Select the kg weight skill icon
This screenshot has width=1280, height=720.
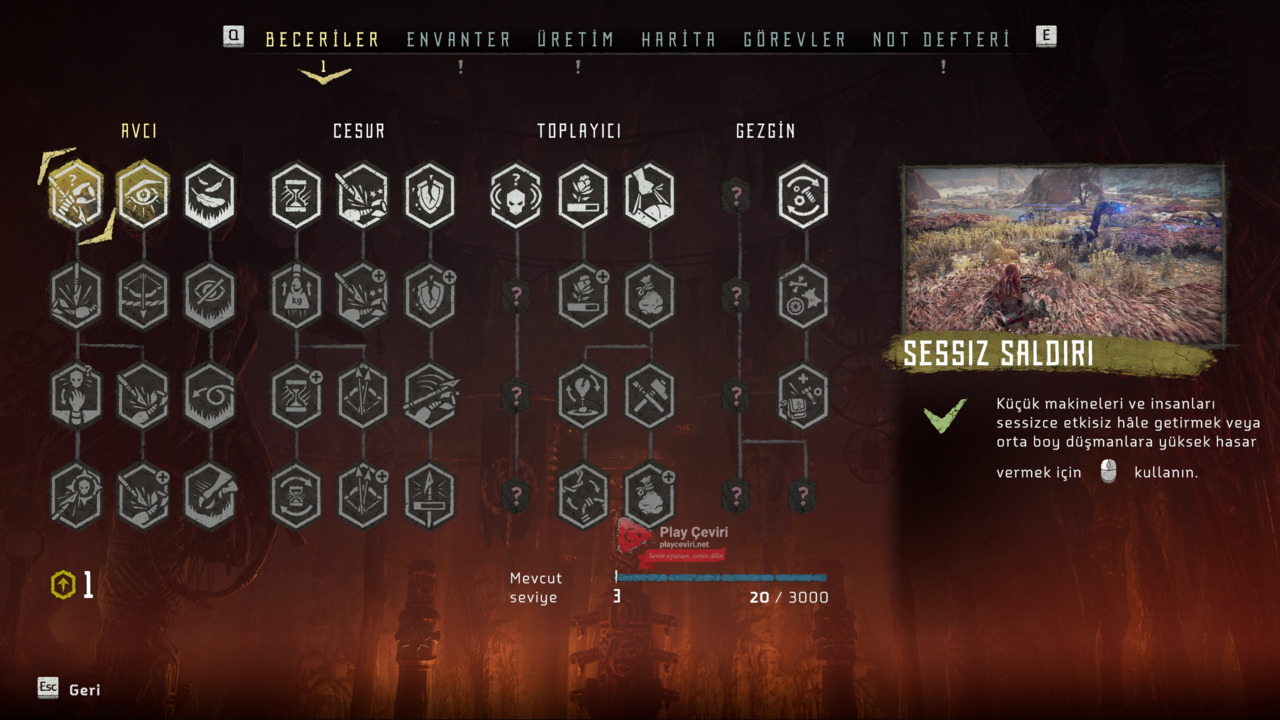coord(296,296)
